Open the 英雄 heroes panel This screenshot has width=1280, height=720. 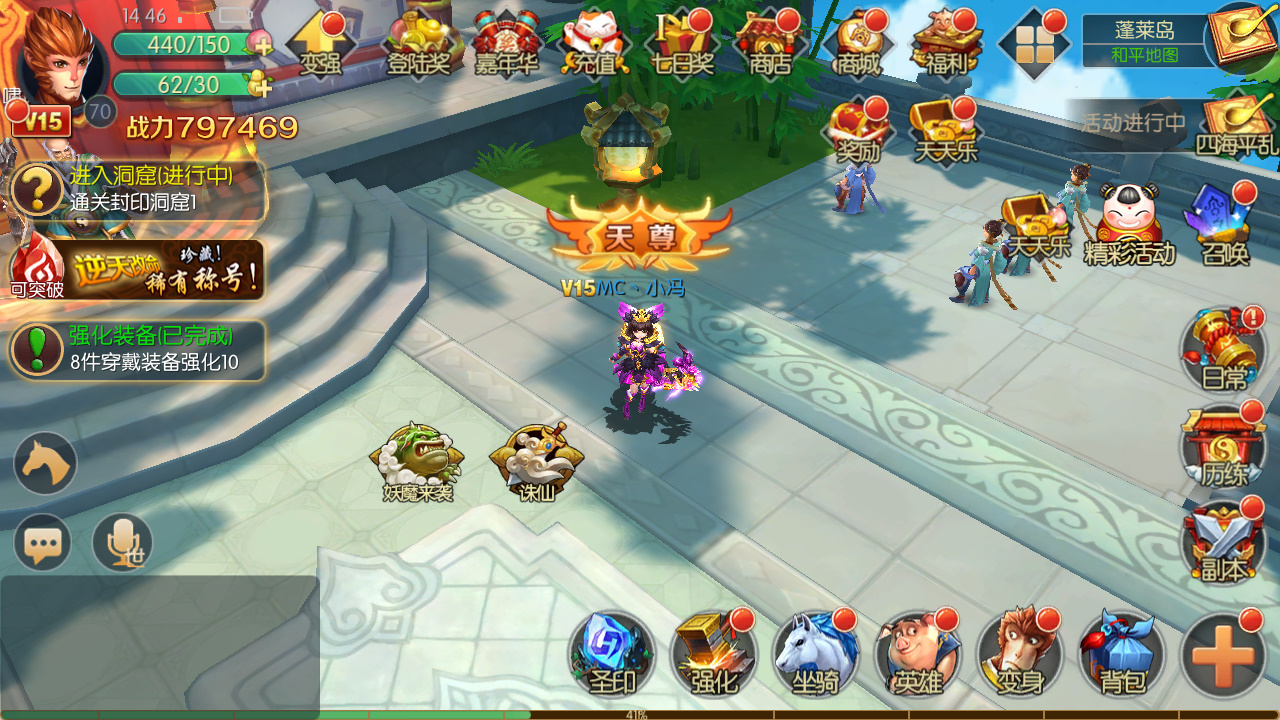917,655
